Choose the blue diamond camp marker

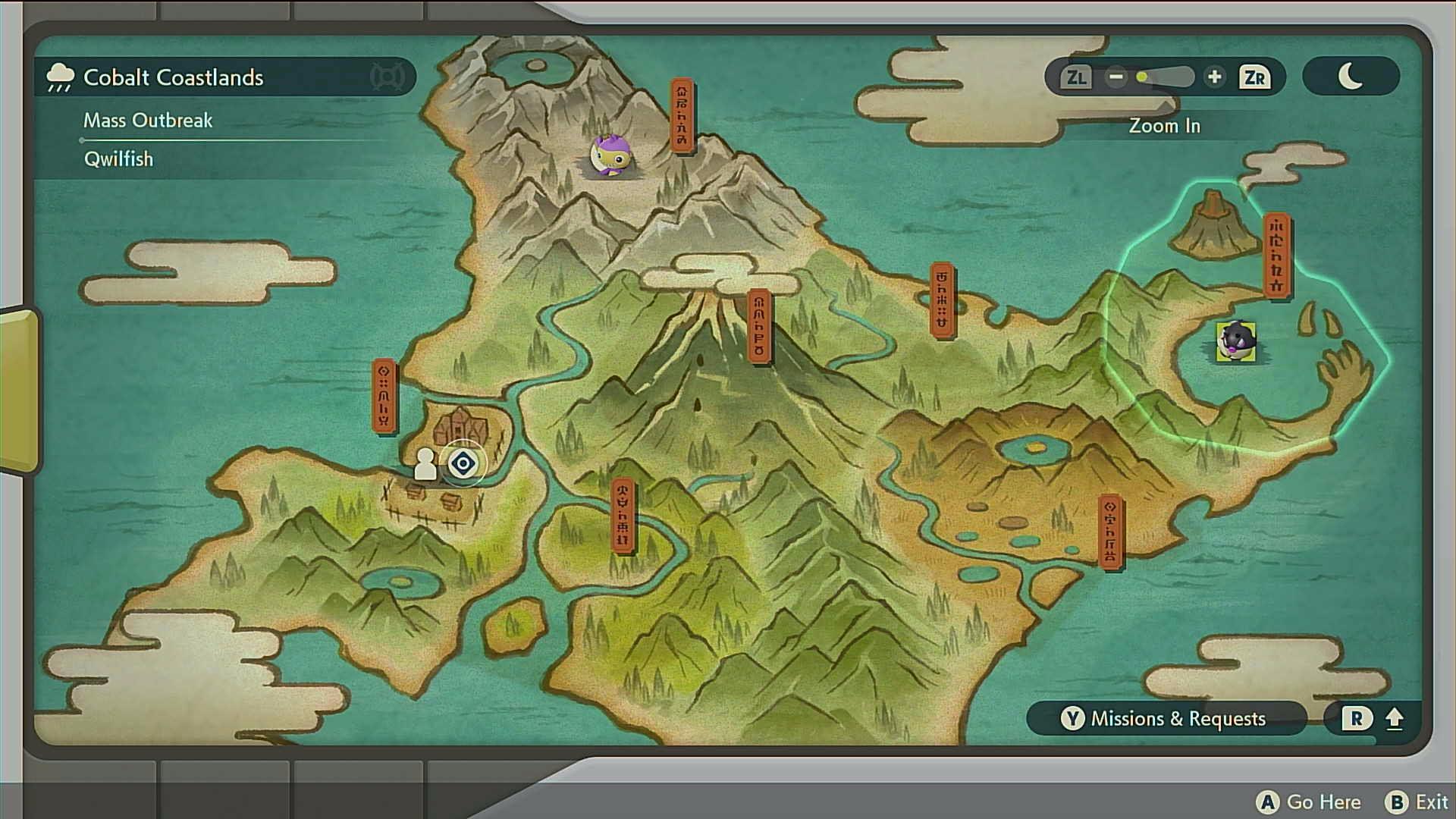(463, 463)
